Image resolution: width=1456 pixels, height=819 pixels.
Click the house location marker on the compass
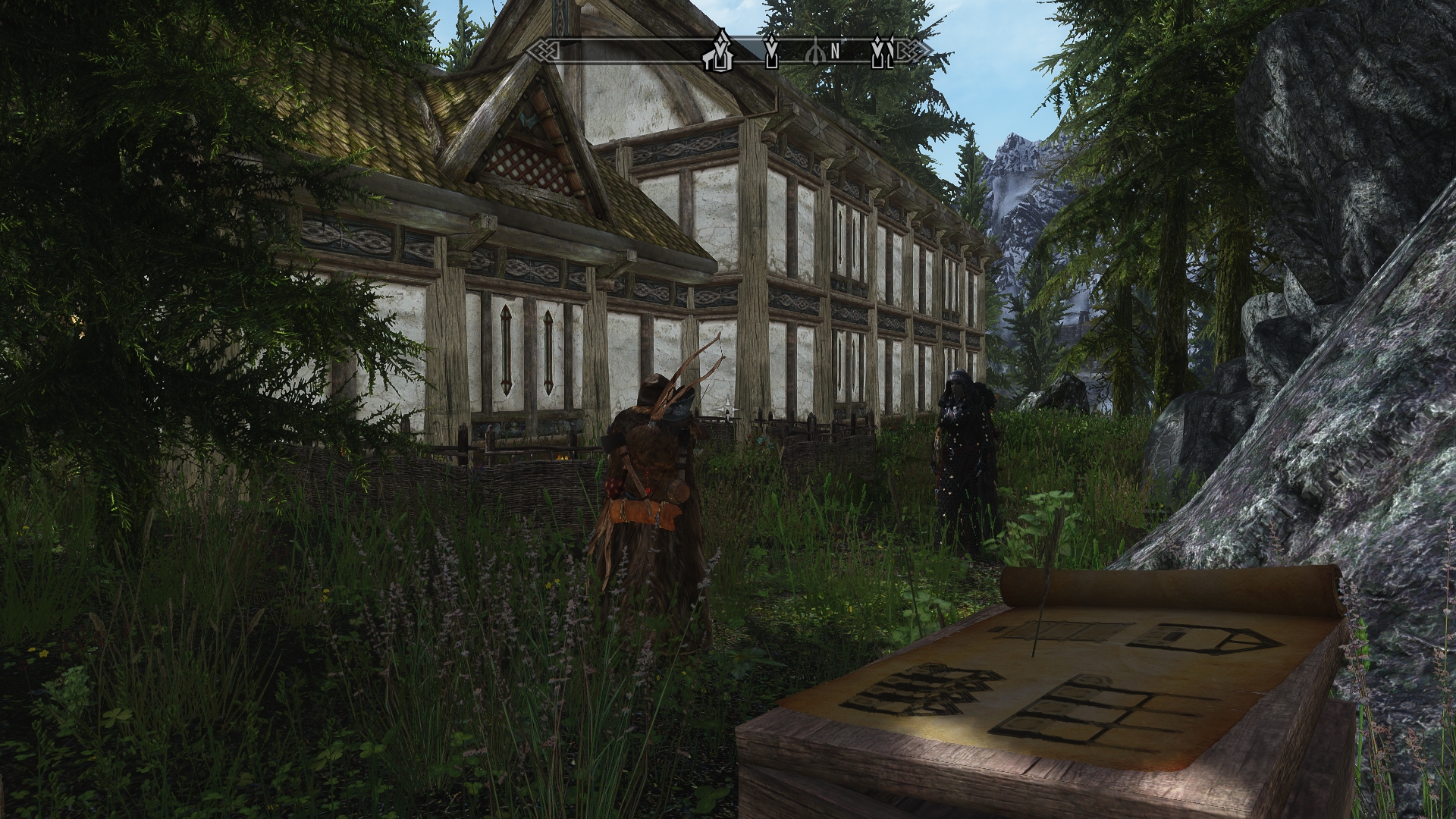point(719,51)
